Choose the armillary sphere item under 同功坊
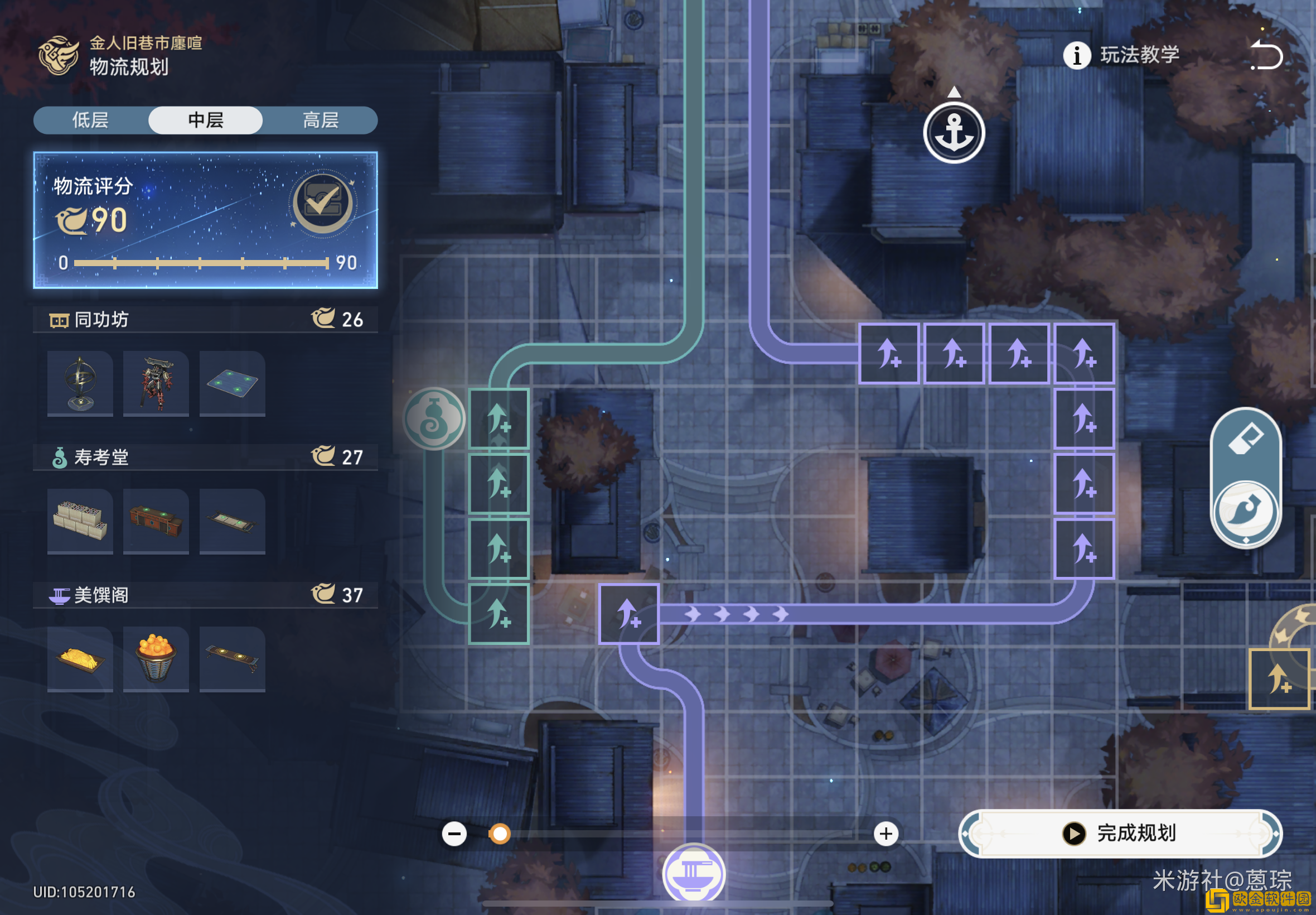The width and height of the screenshot is (1316, 915). coord(80,383)
